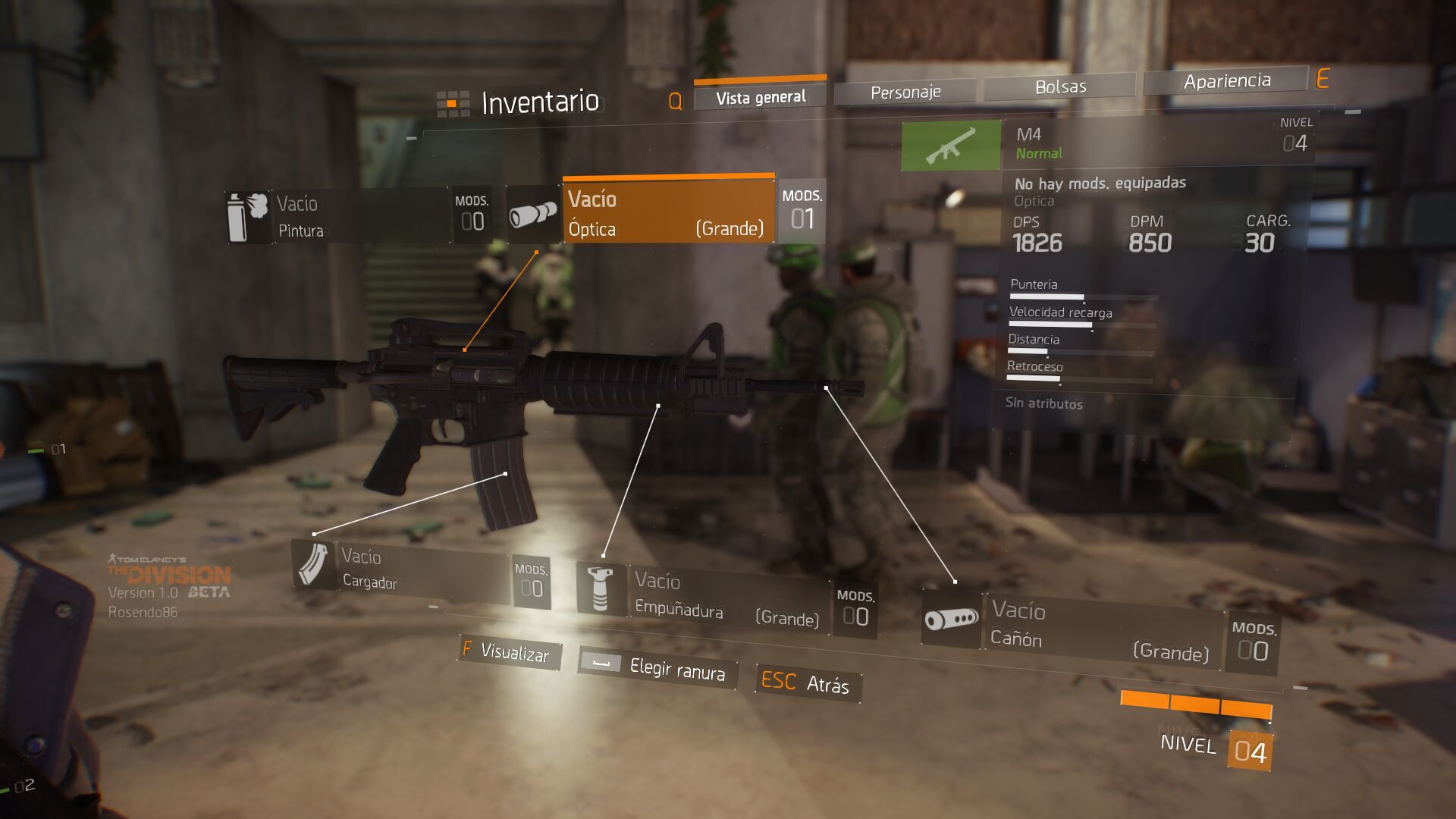Go back with the Atrás button
The width and height of the screenshot is (1456, 819).
(806, 682)
